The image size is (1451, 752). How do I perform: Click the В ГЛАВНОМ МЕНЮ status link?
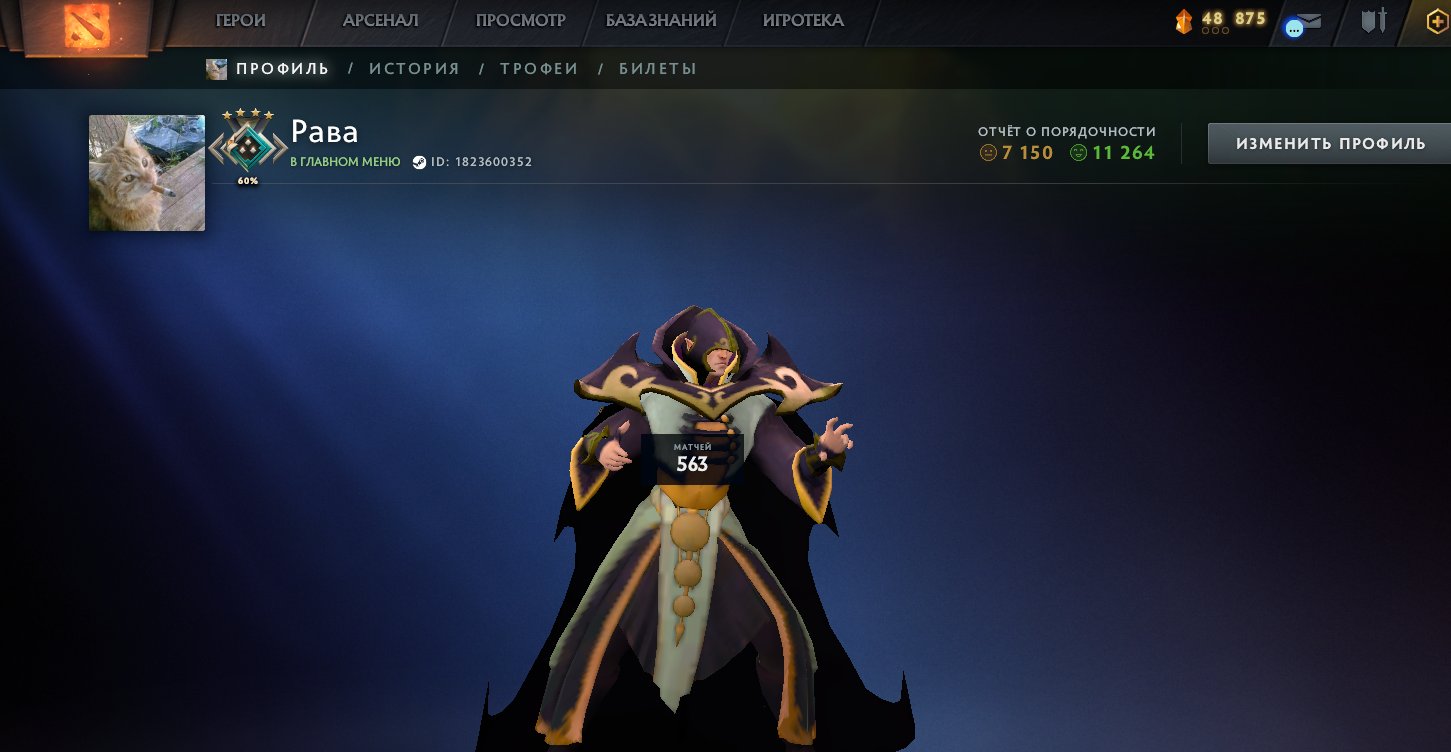coord(344,162)
